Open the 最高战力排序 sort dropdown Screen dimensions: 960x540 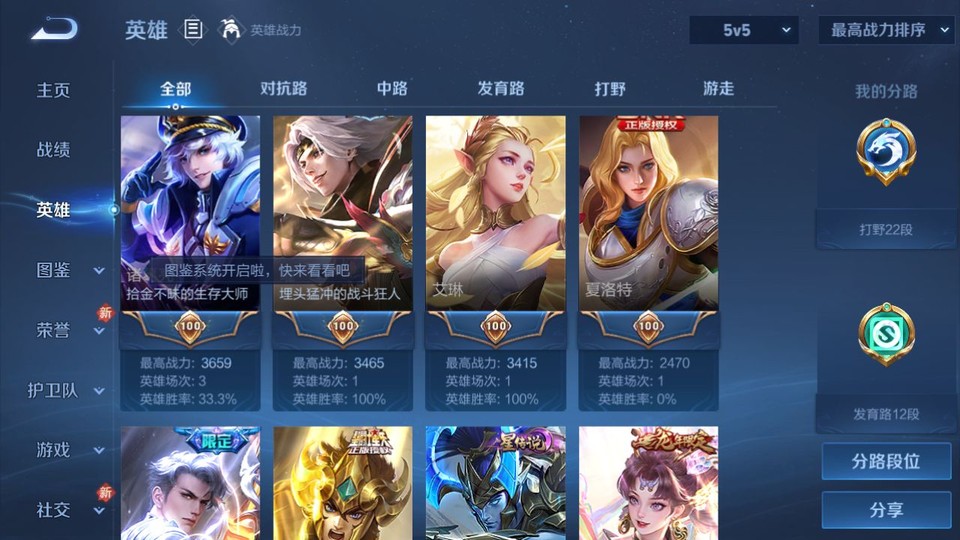point(886,30)
